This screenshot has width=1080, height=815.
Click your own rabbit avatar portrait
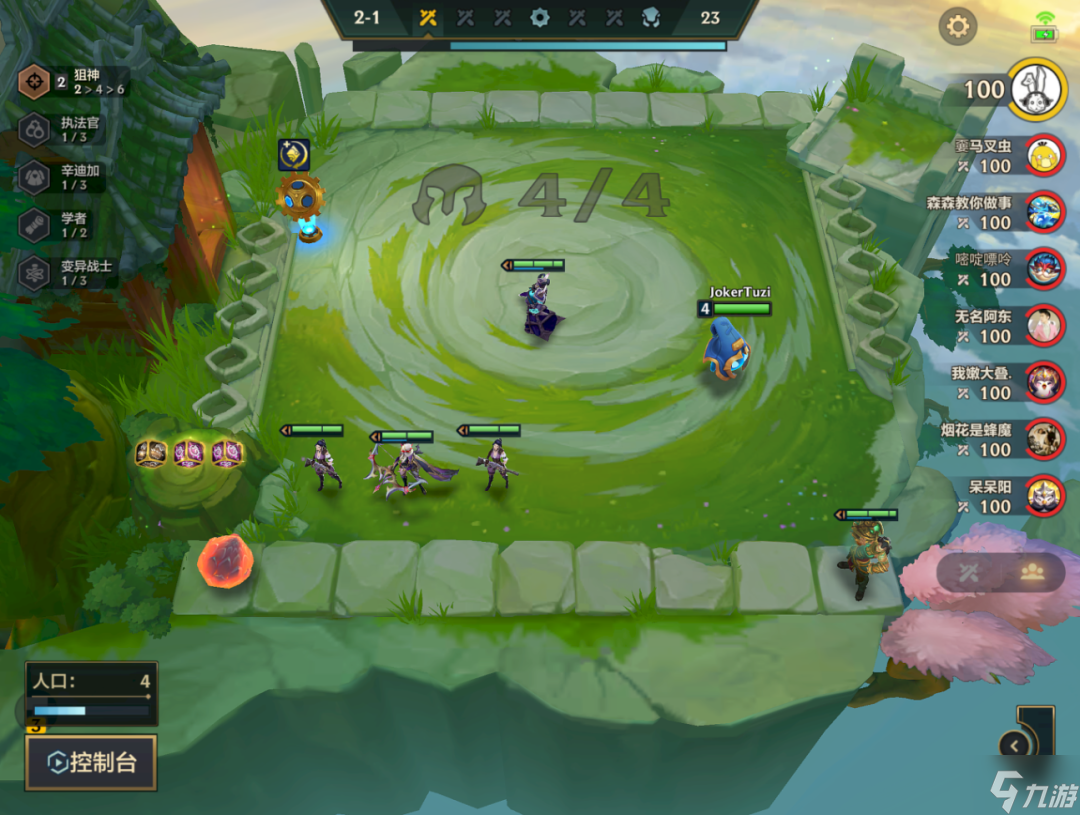coord(1036,89)
